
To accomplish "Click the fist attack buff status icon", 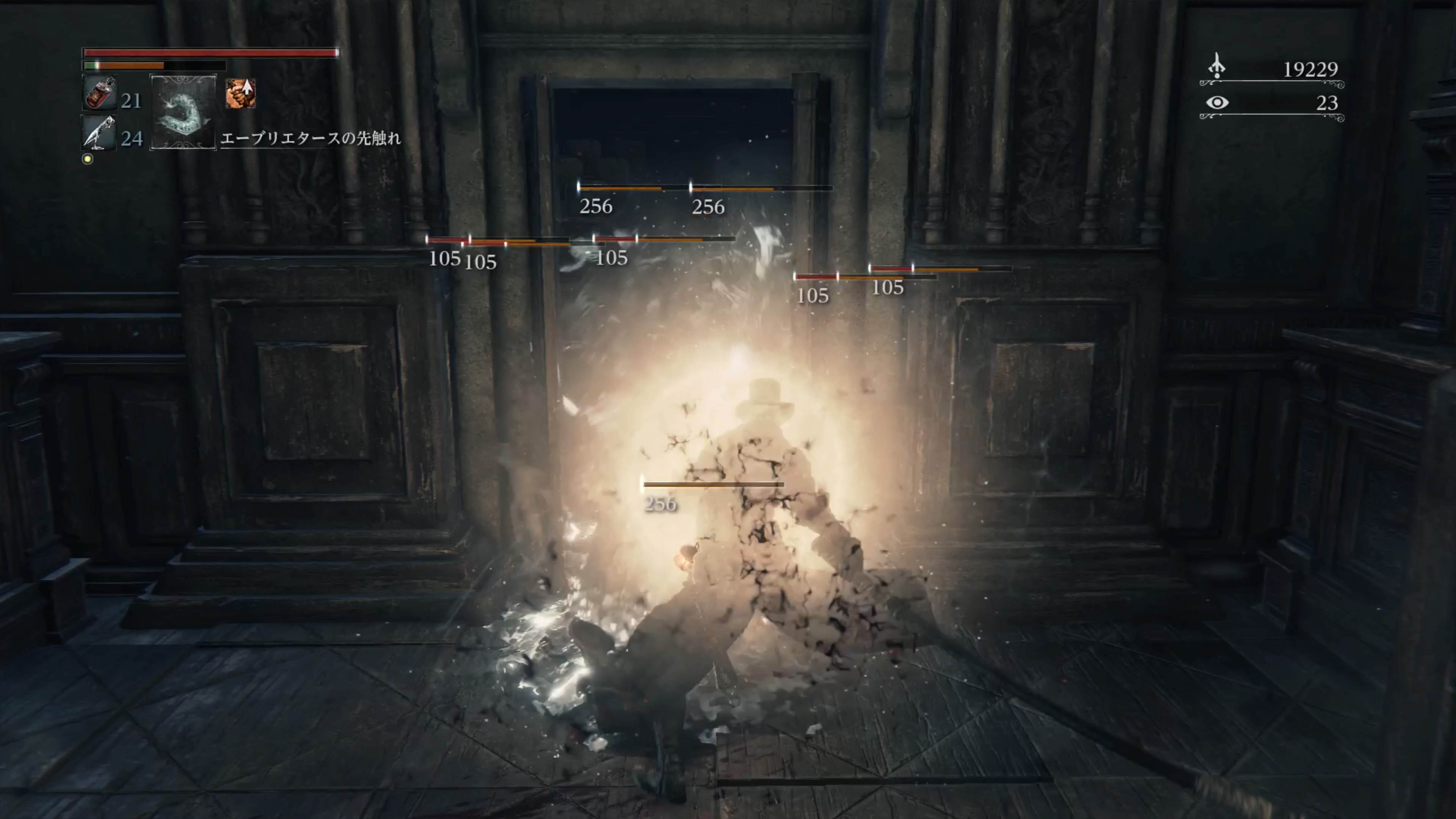I will point(240,93).
